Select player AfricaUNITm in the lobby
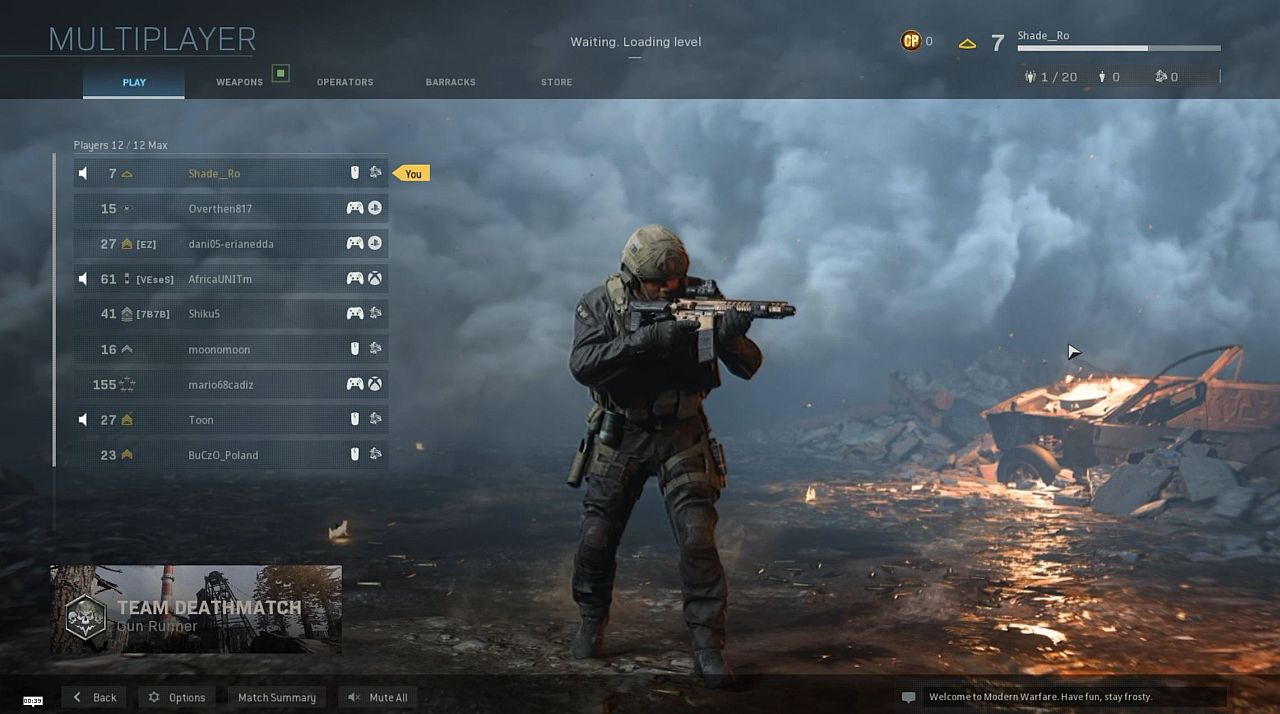 click(230, 279)
